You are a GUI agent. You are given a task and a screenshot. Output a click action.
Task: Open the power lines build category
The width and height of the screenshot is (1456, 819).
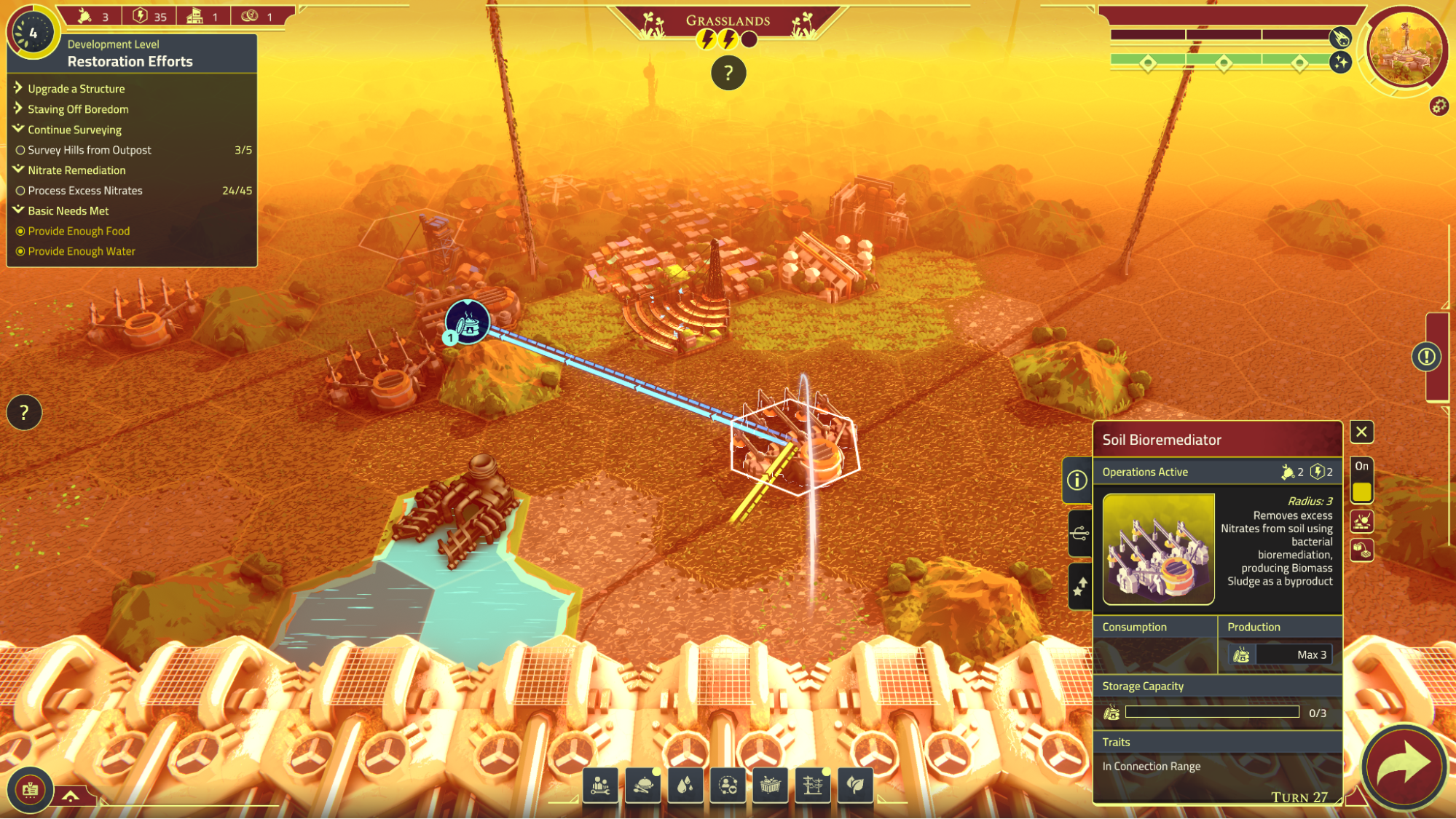[813, 786]
